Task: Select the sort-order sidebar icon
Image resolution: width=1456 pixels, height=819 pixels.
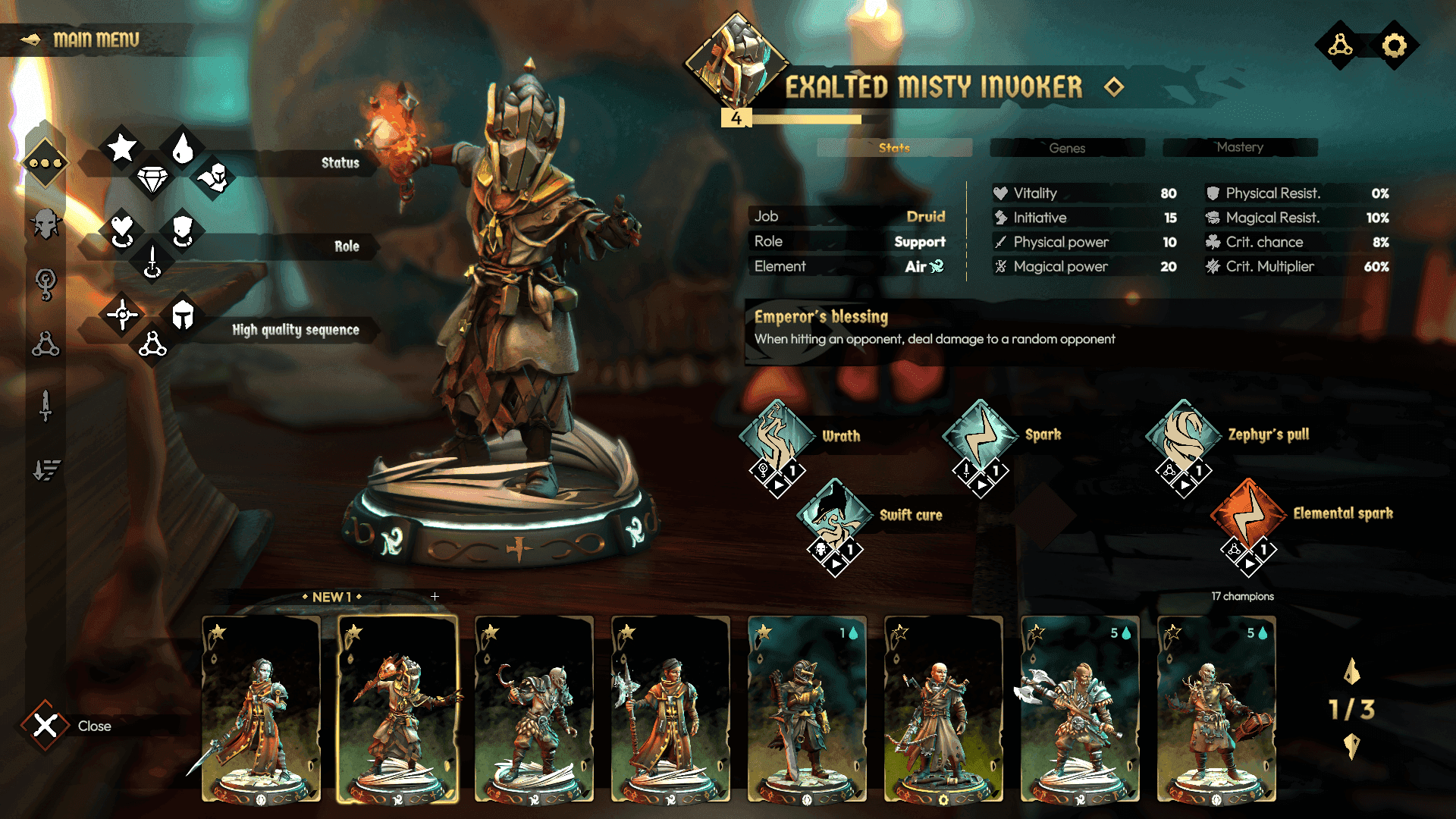Action: [45, 470]
